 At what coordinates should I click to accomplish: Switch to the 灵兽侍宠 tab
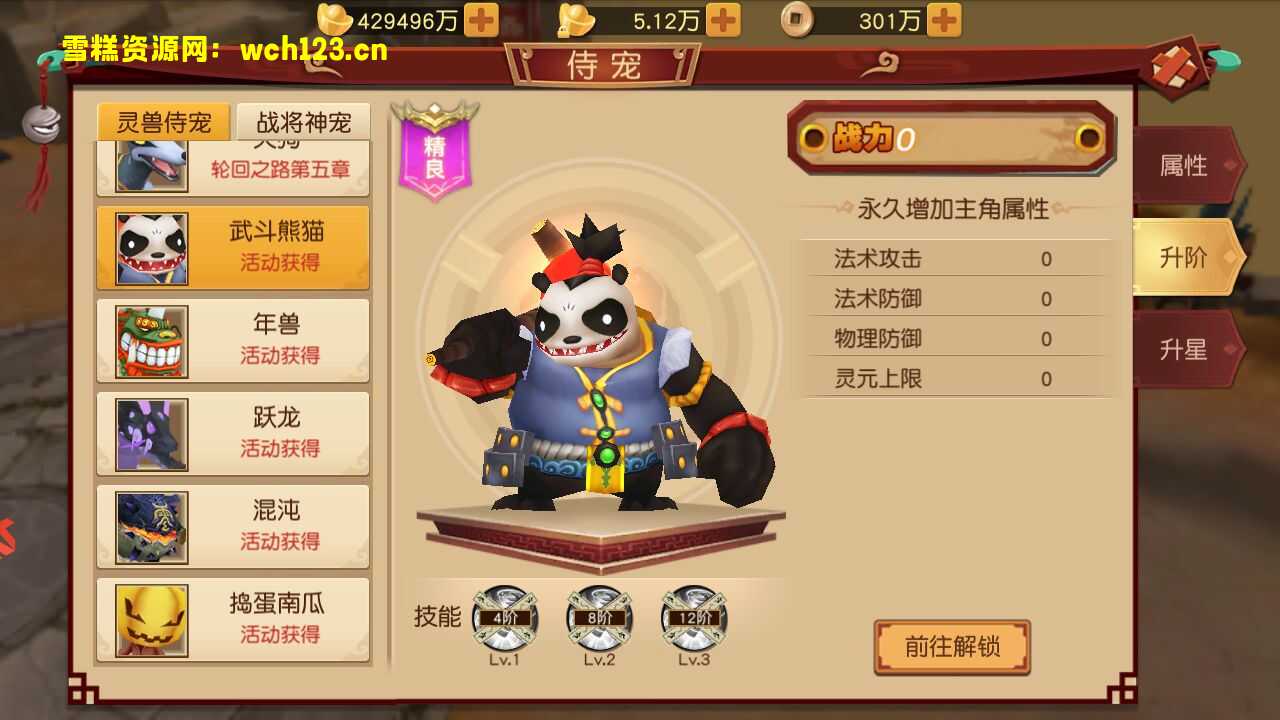[x=164, y=122]
